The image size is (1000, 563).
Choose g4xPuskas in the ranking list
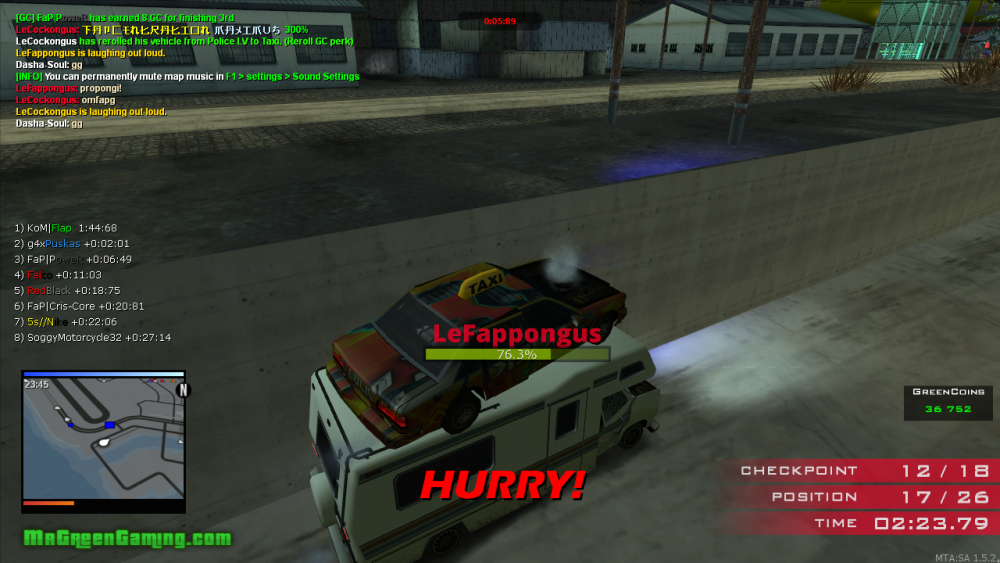[71, 244]
